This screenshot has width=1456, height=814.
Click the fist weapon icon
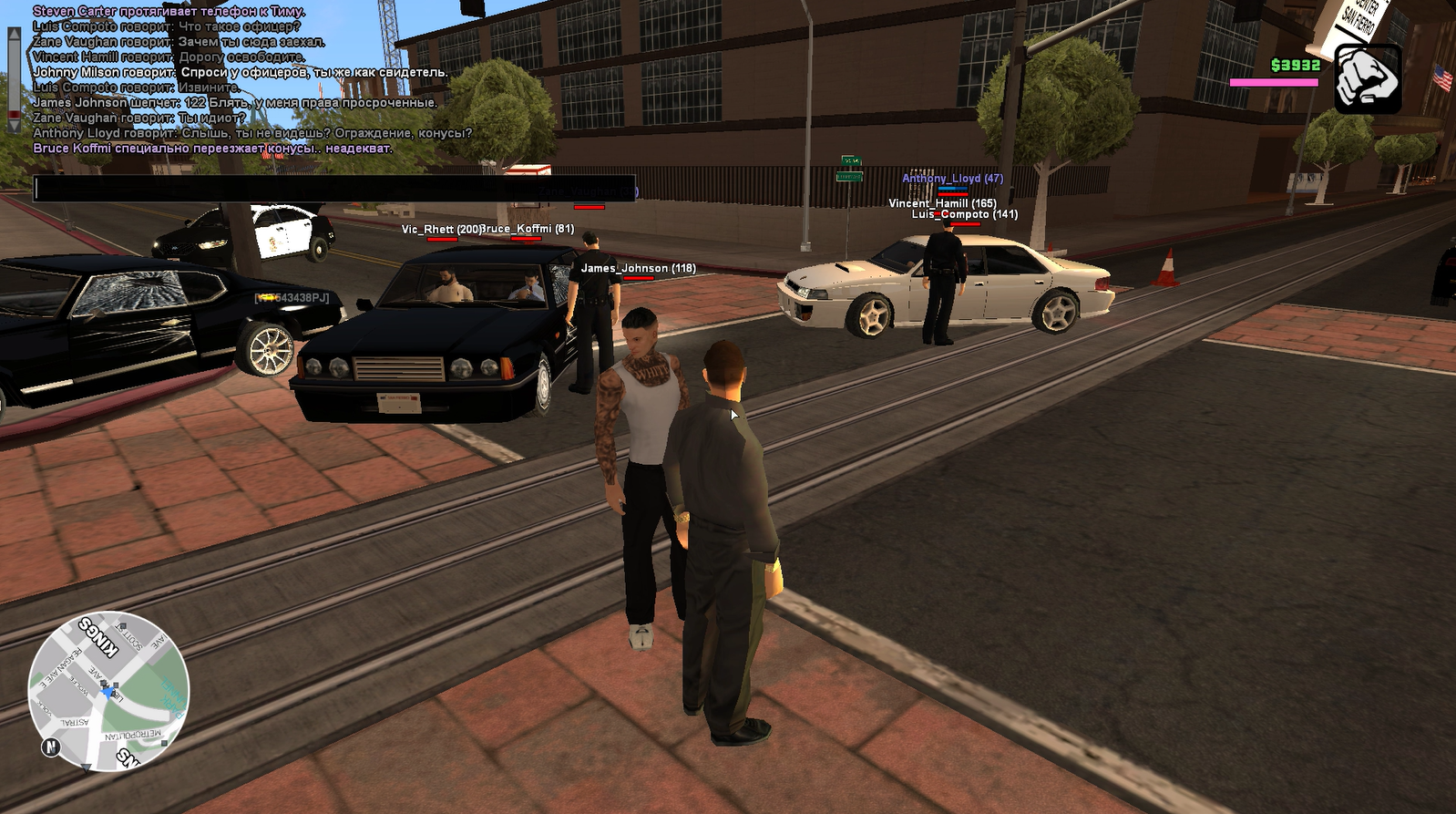[1368, 79]
